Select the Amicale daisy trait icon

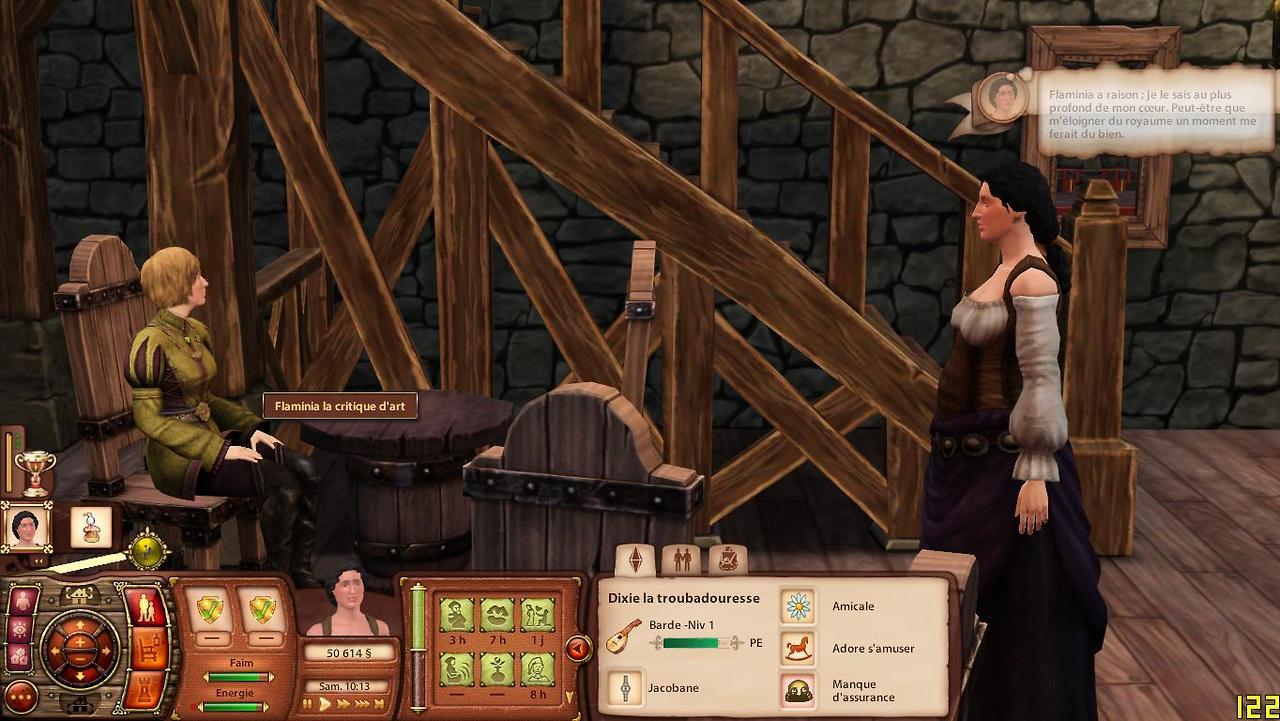coord(798,605)
